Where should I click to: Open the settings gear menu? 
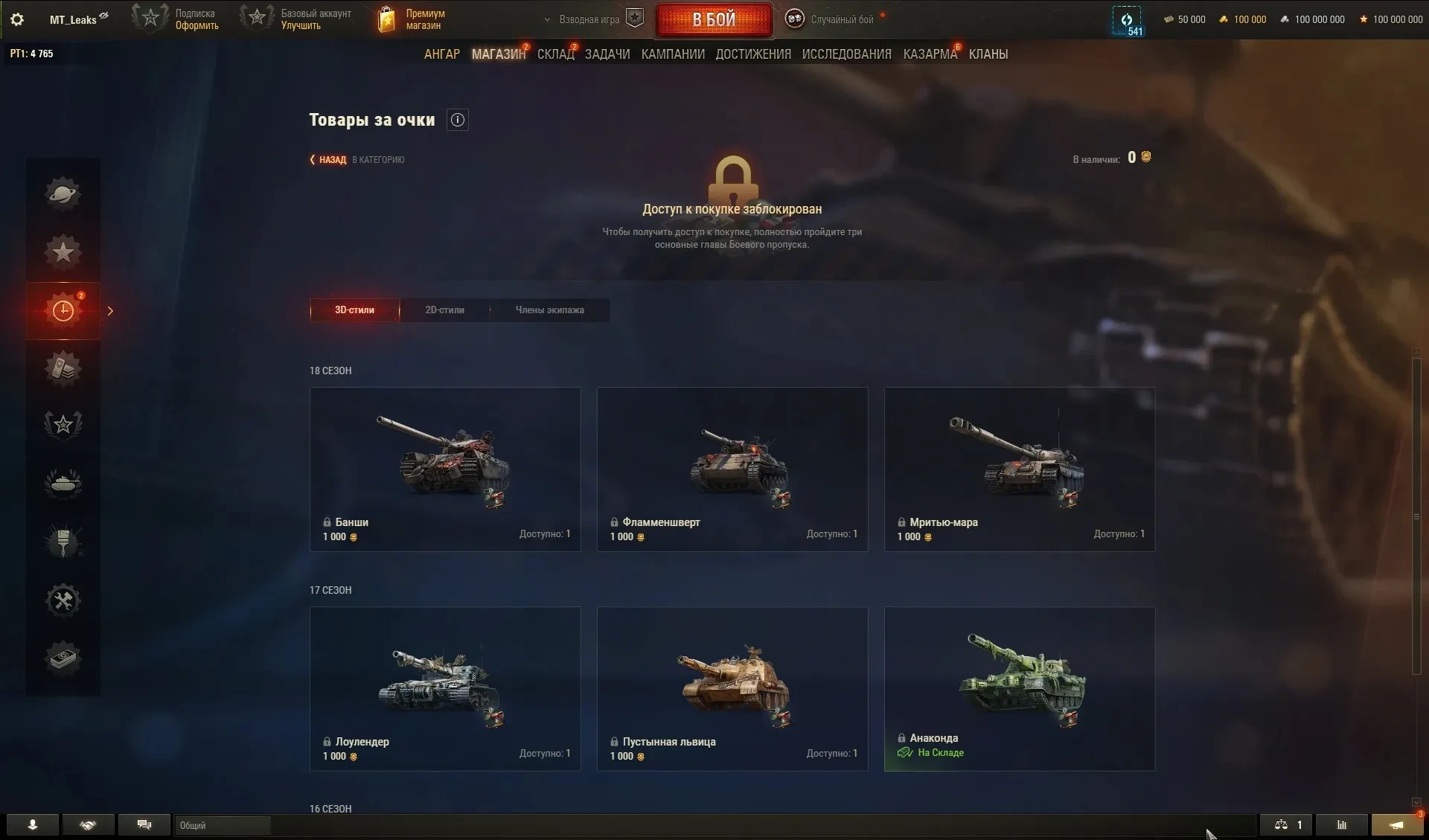(17, 19)
